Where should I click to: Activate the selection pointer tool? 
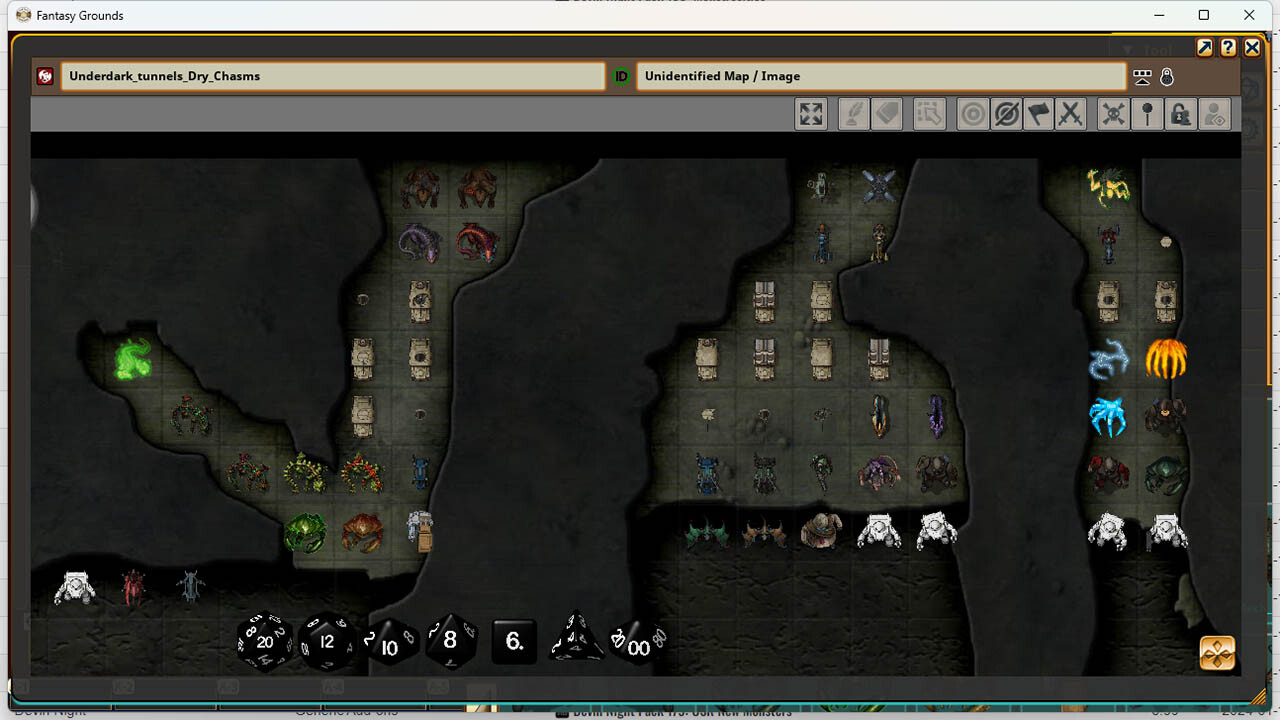pos(929,113)
